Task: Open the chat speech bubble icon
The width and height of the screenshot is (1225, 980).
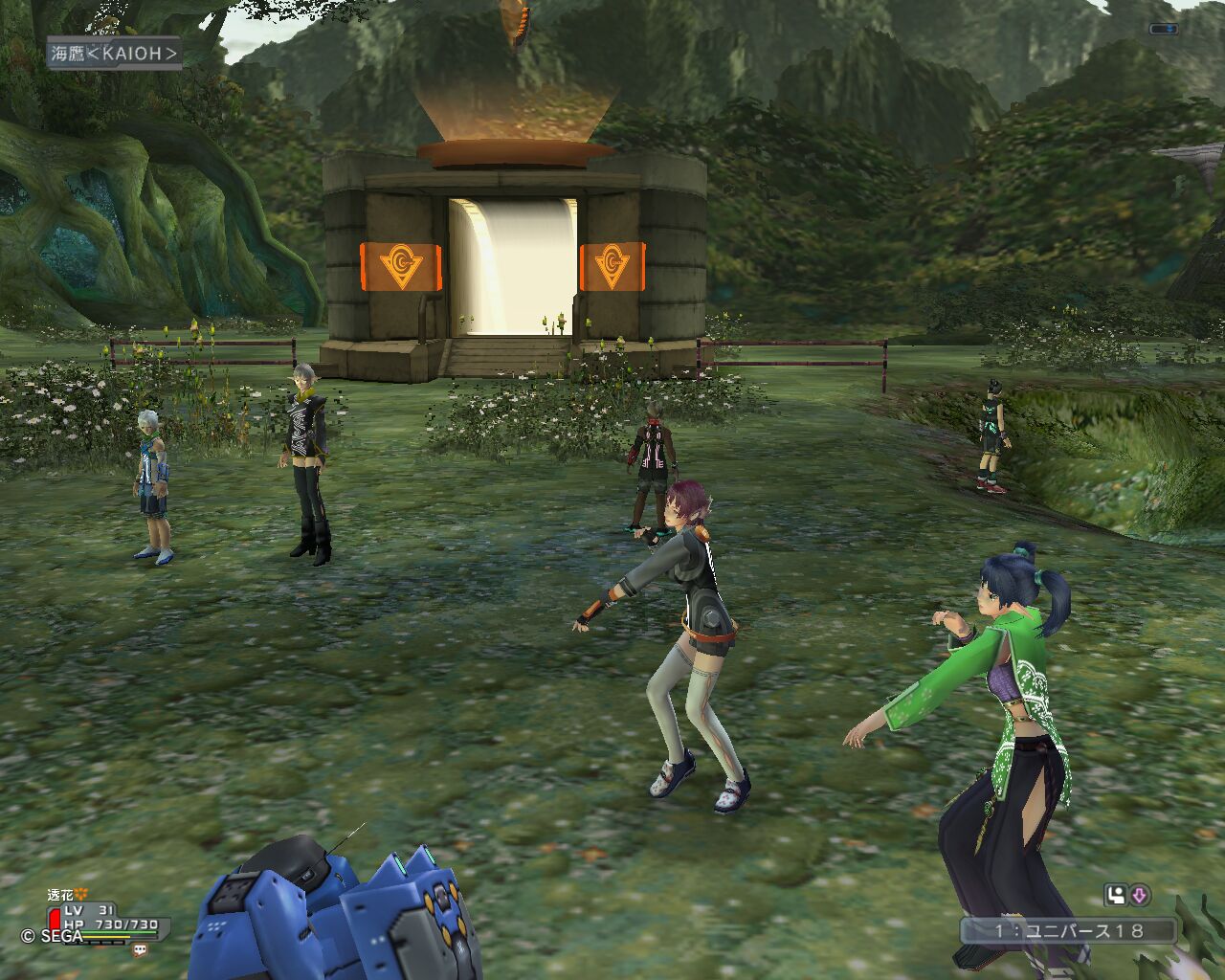Action: pos(141,950)
